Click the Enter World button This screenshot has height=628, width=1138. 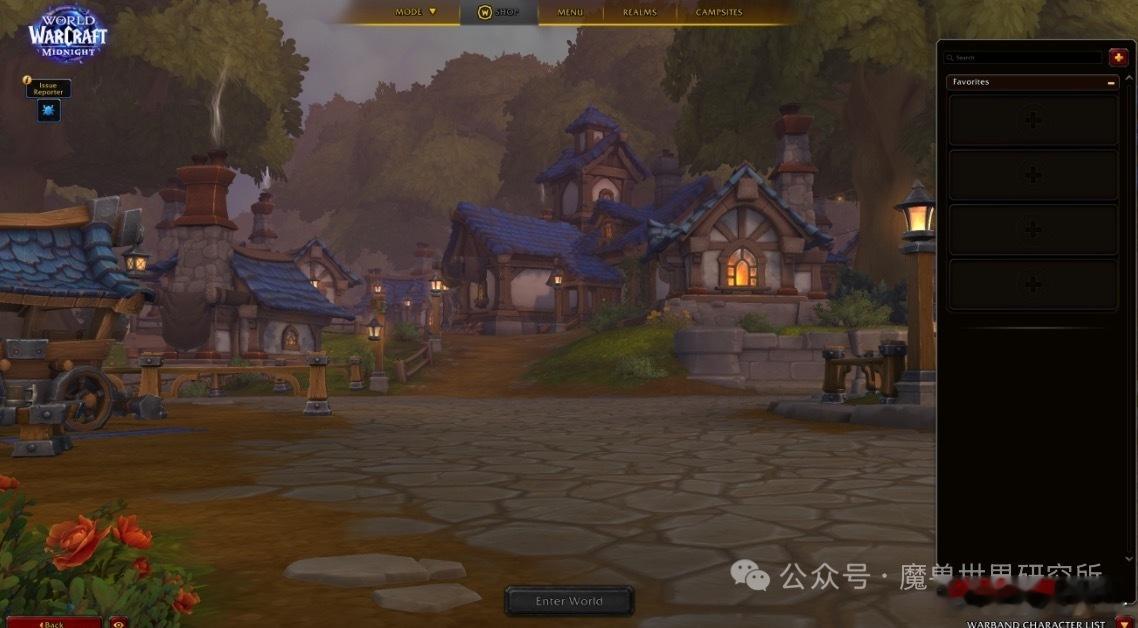569,601
